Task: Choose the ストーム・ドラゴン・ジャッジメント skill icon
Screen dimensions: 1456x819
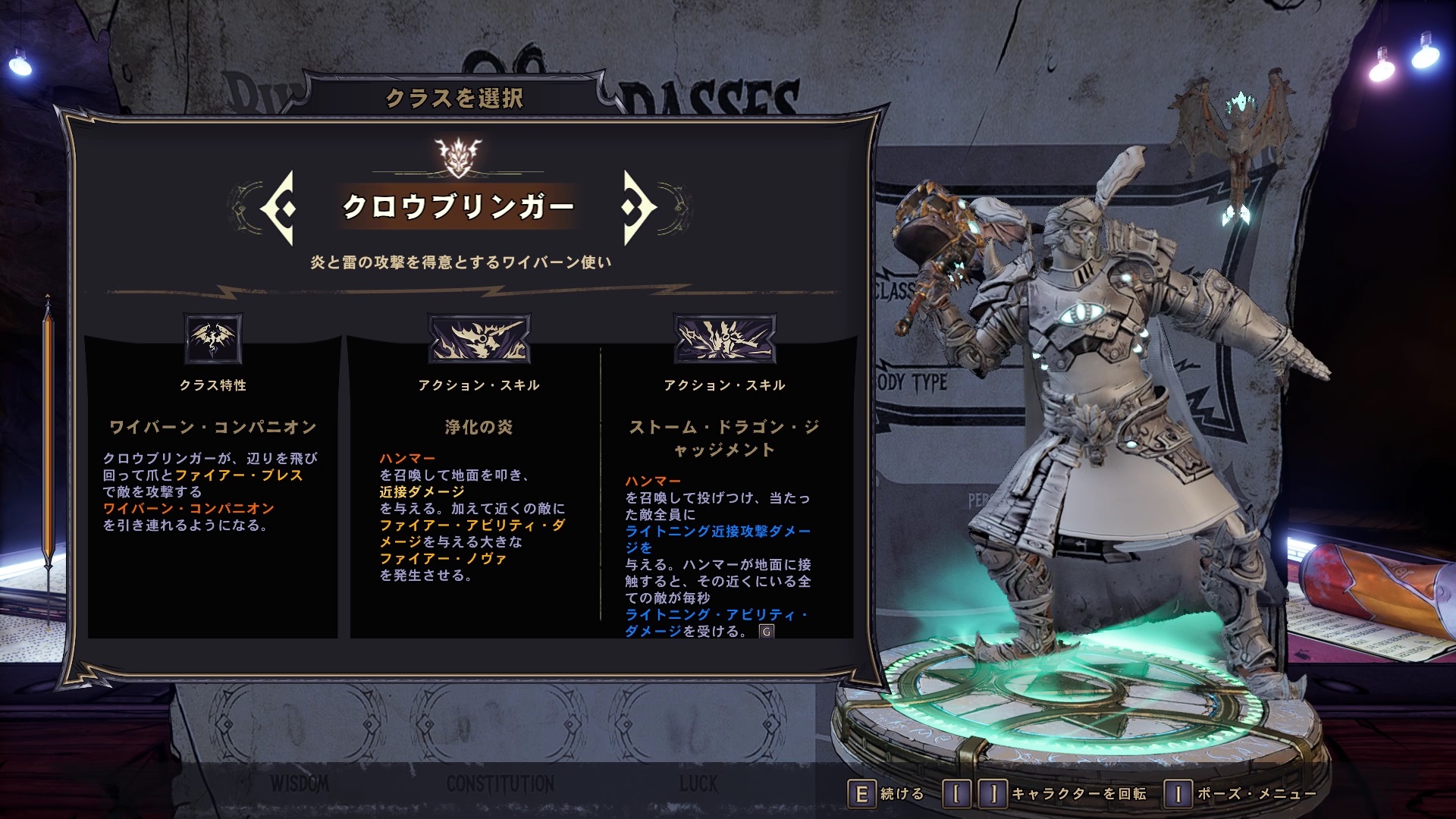Action: 724,338
